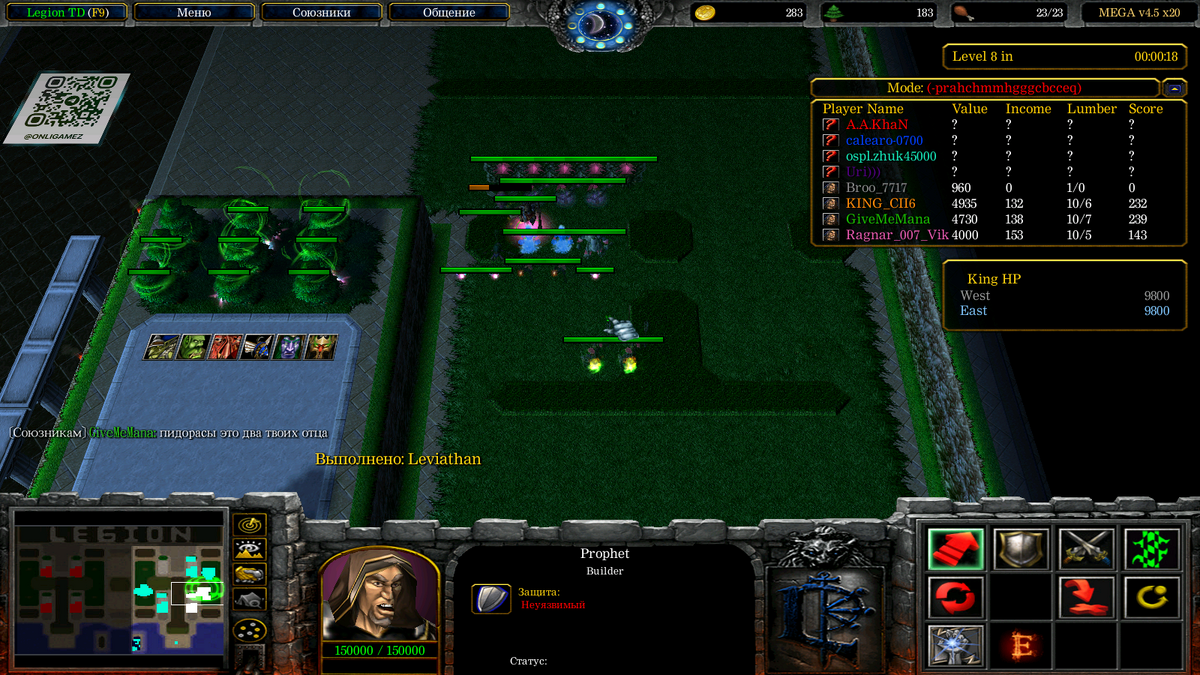
Task: Collapse the scoreboard with the arrow button
Action: click(x=1174, y=88)
